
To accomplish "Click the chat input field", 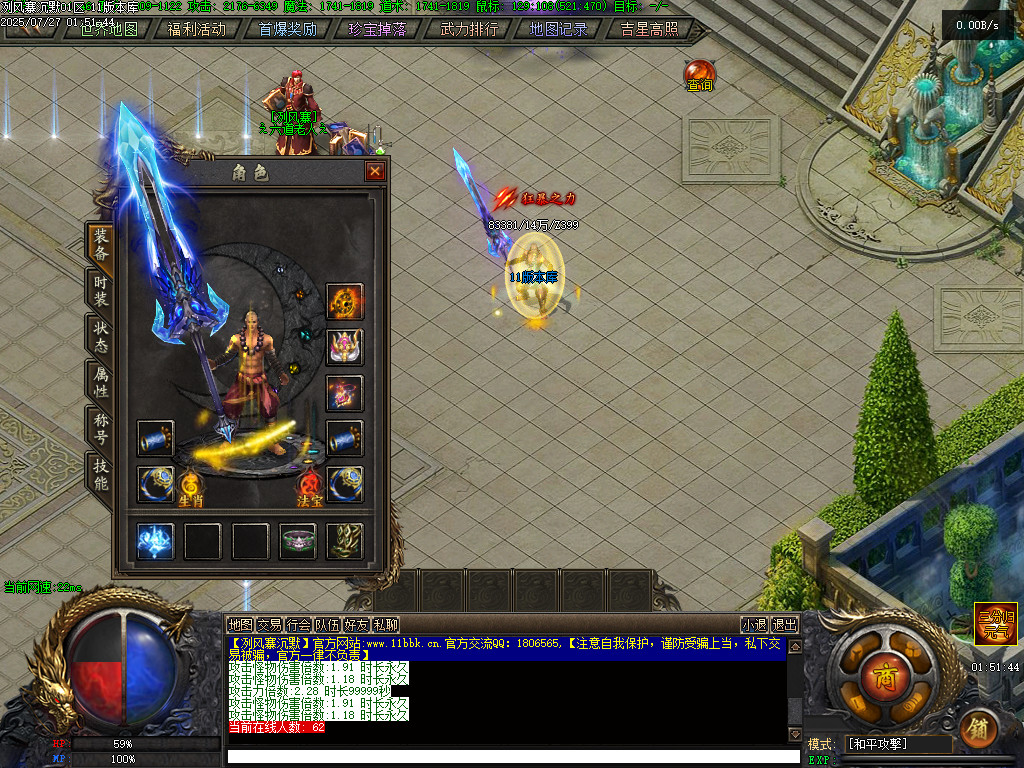I will pos(513,756).
